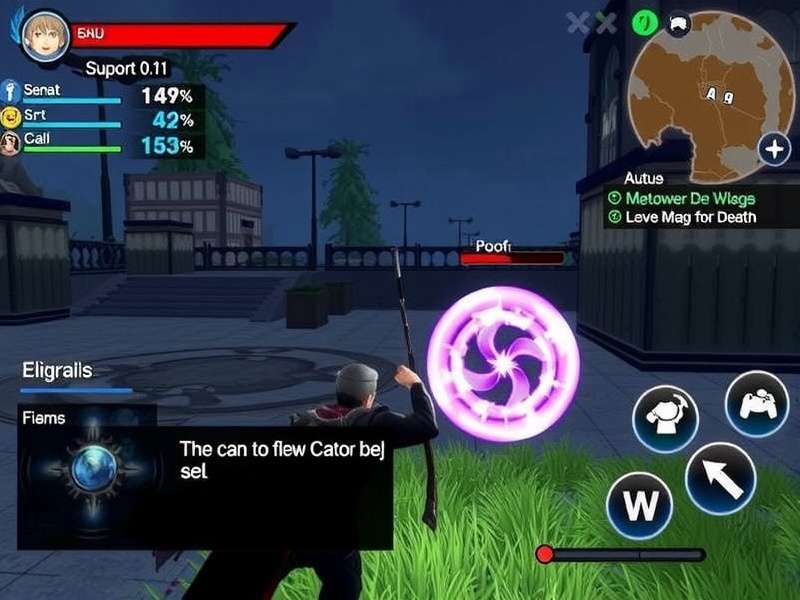Use the character swing ability button

pos(665,418)
